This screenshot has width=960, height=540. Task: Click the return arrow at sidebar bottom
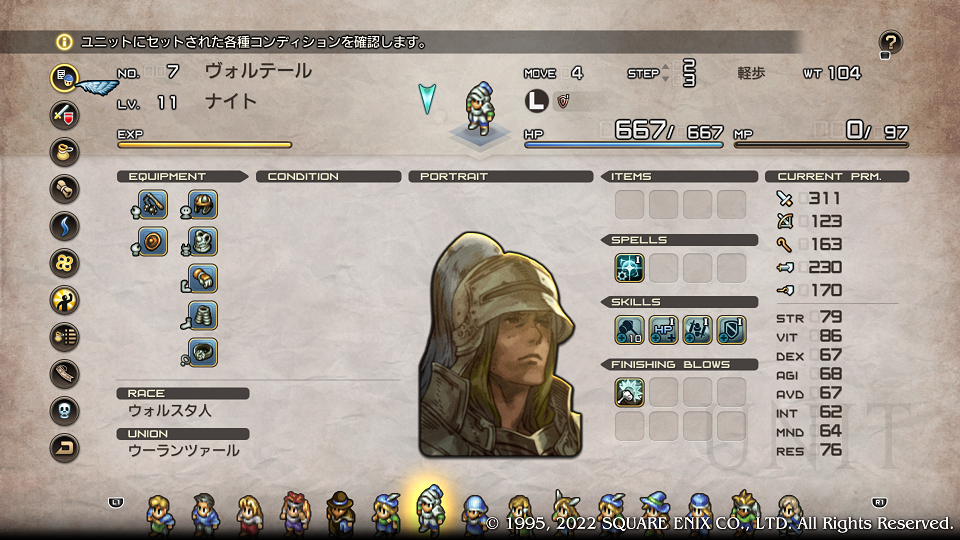(64, 447)
